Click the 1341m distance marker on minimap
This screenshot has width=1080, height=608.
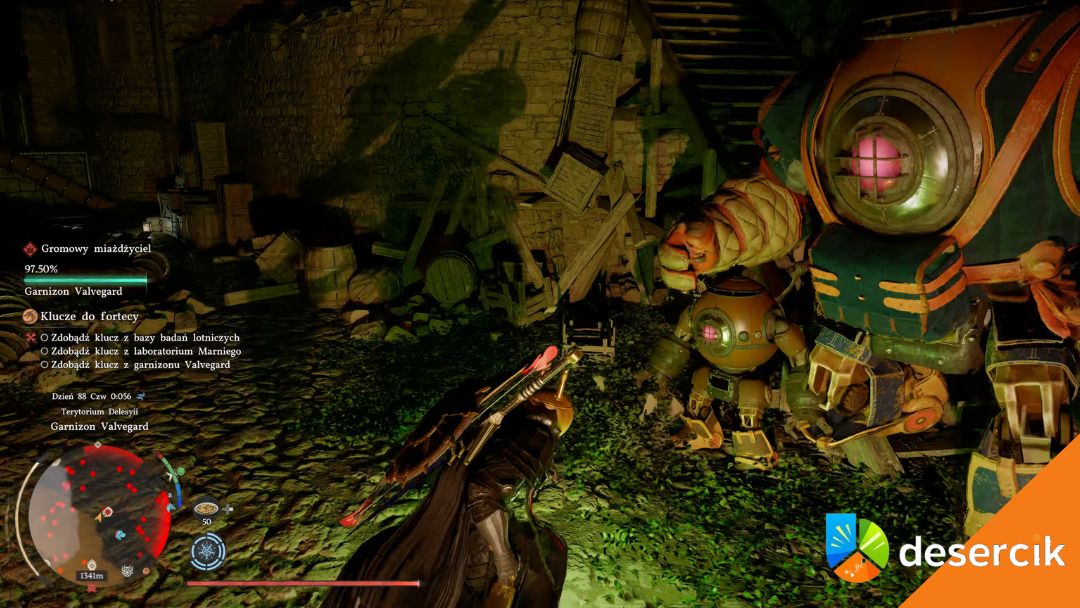click(x=90, y=575)
